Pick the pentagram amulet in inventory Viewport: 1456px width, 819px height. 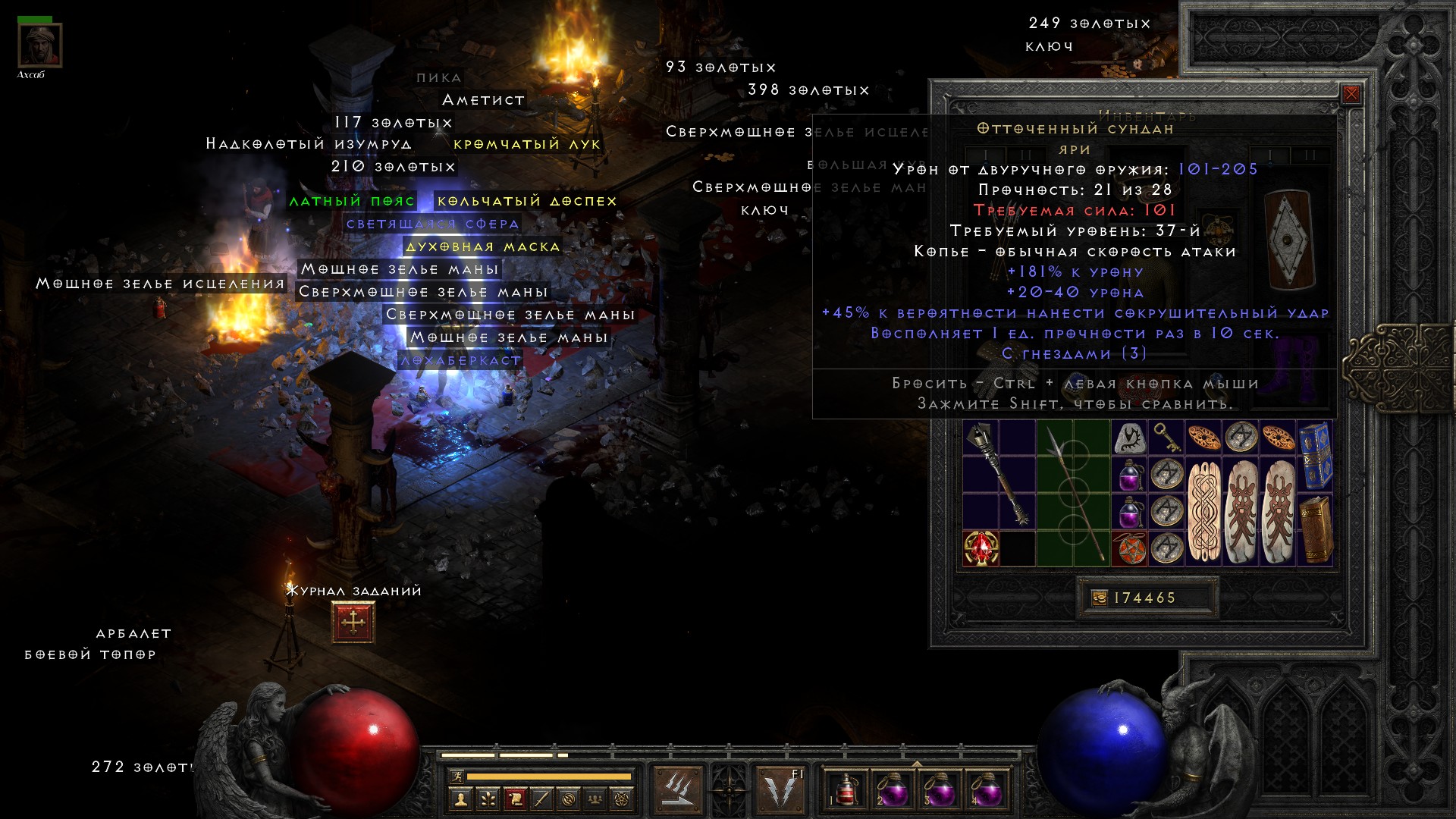pyautogui.click(x=1129, y=548)
